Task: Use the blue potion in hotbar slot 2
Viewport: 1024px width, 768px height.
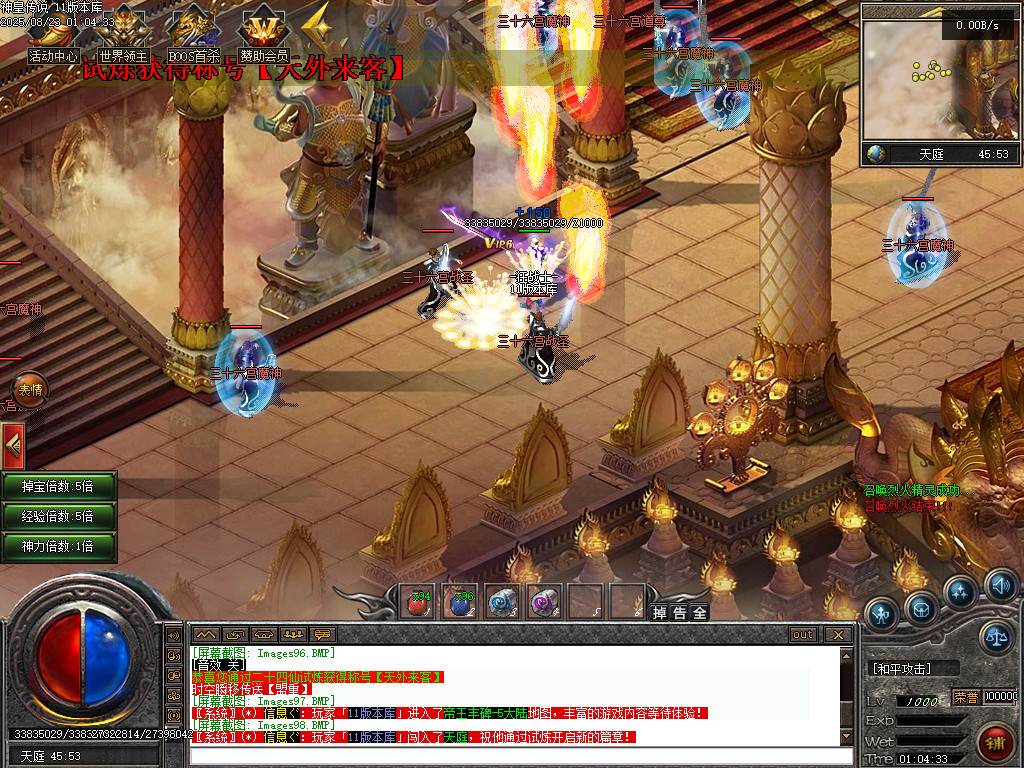Action: pos(459,603)
